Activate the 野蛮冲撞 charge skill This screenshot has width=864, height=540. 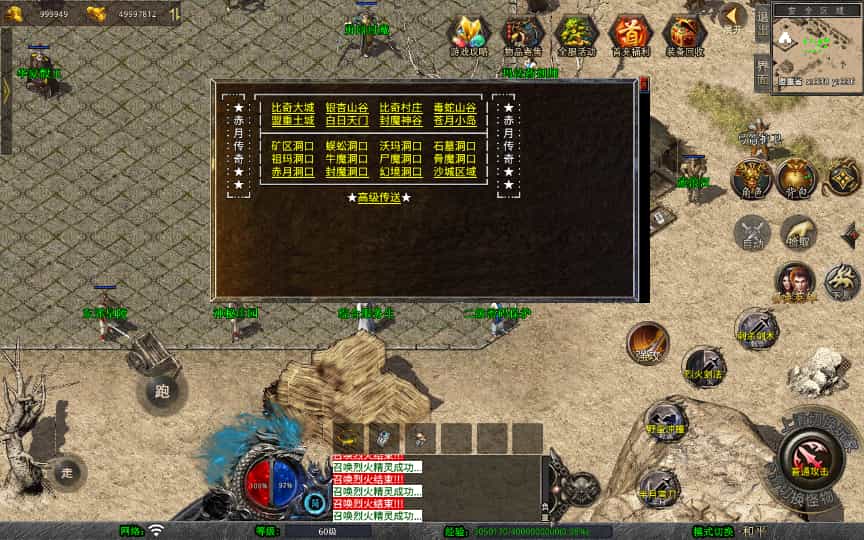click(x=665, y=420)
